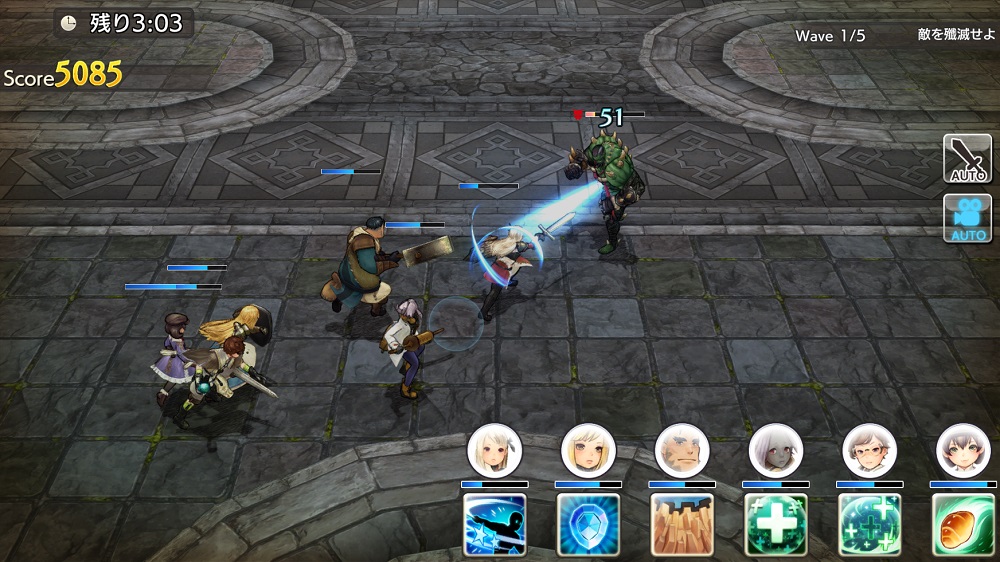Activate the silhouette spin-slash skill

click(x=494, y=524)
